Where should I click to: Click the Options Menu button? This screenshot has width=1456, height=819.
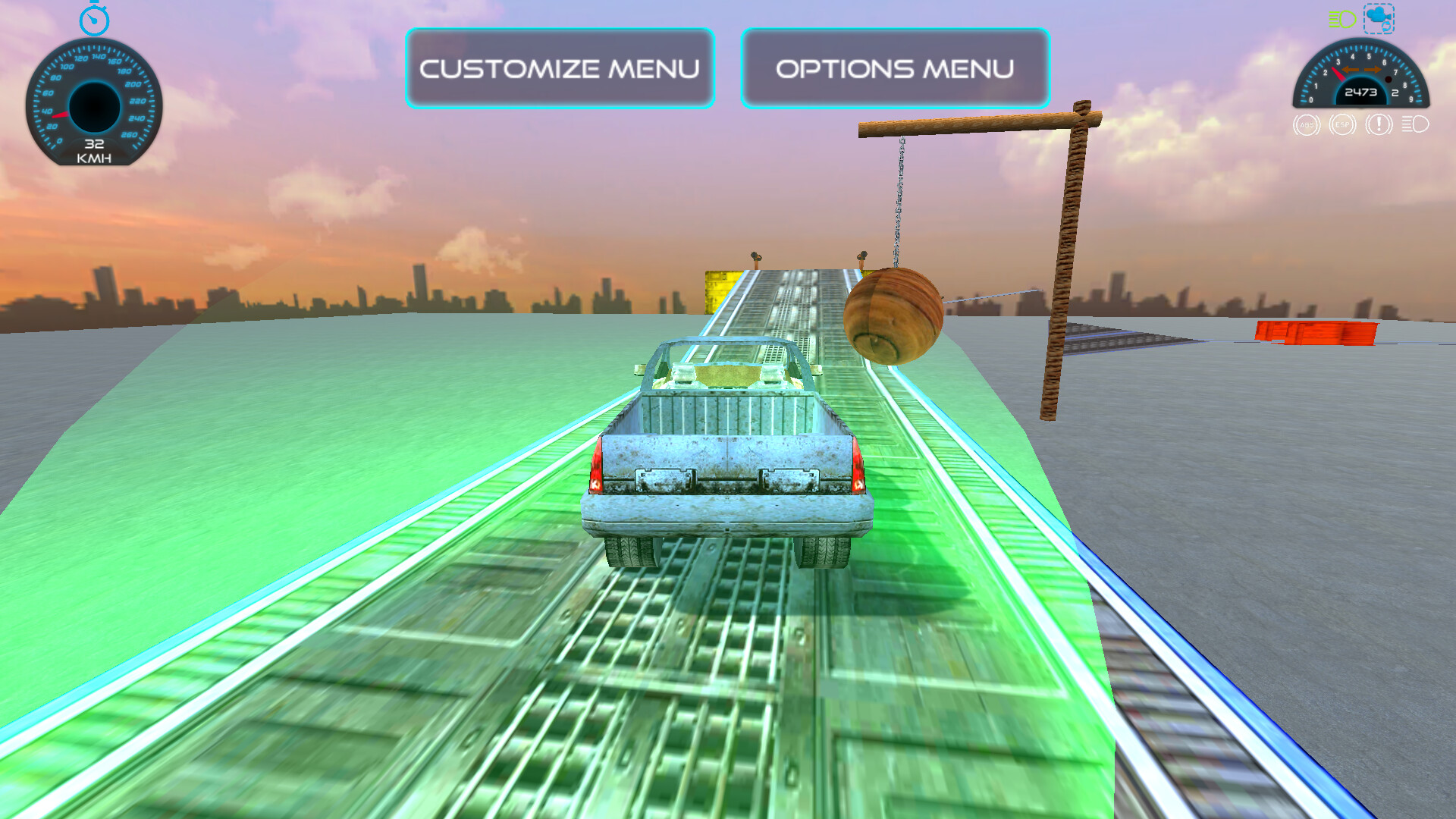(893, 68)
